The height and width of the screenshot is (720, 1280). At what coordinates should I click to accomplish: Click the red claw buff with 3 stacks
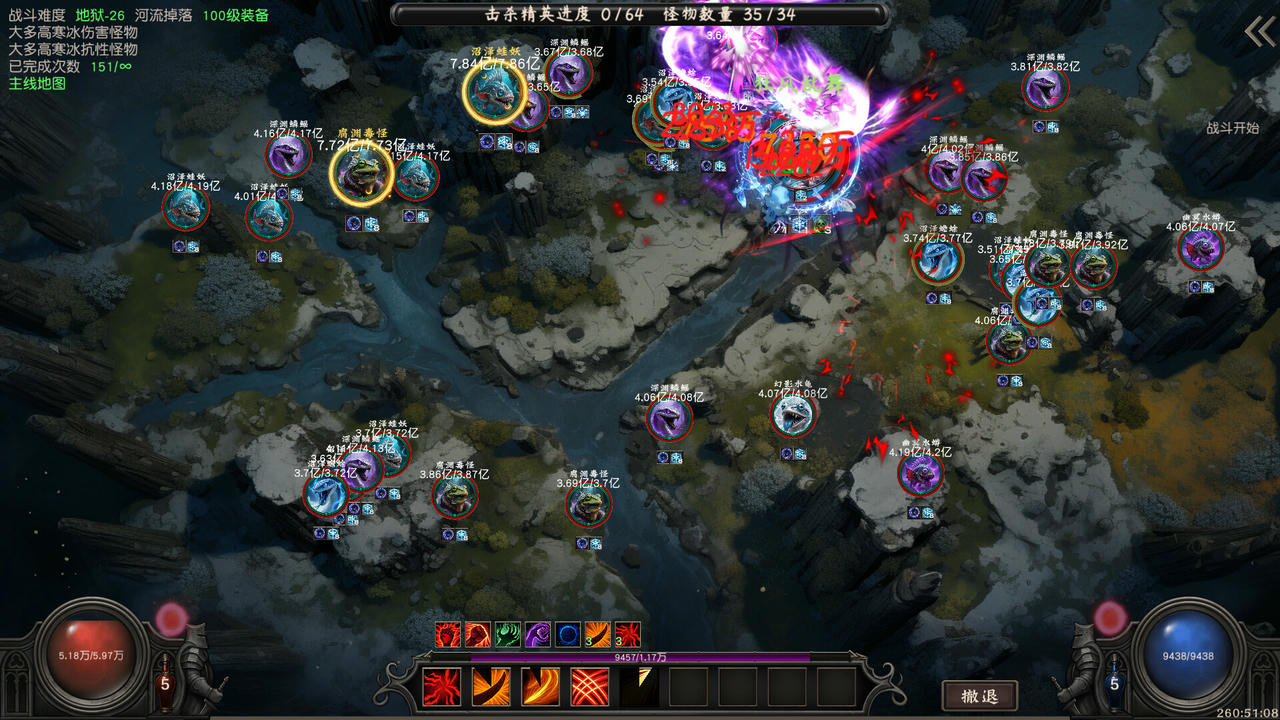click(x=626, y=633)
